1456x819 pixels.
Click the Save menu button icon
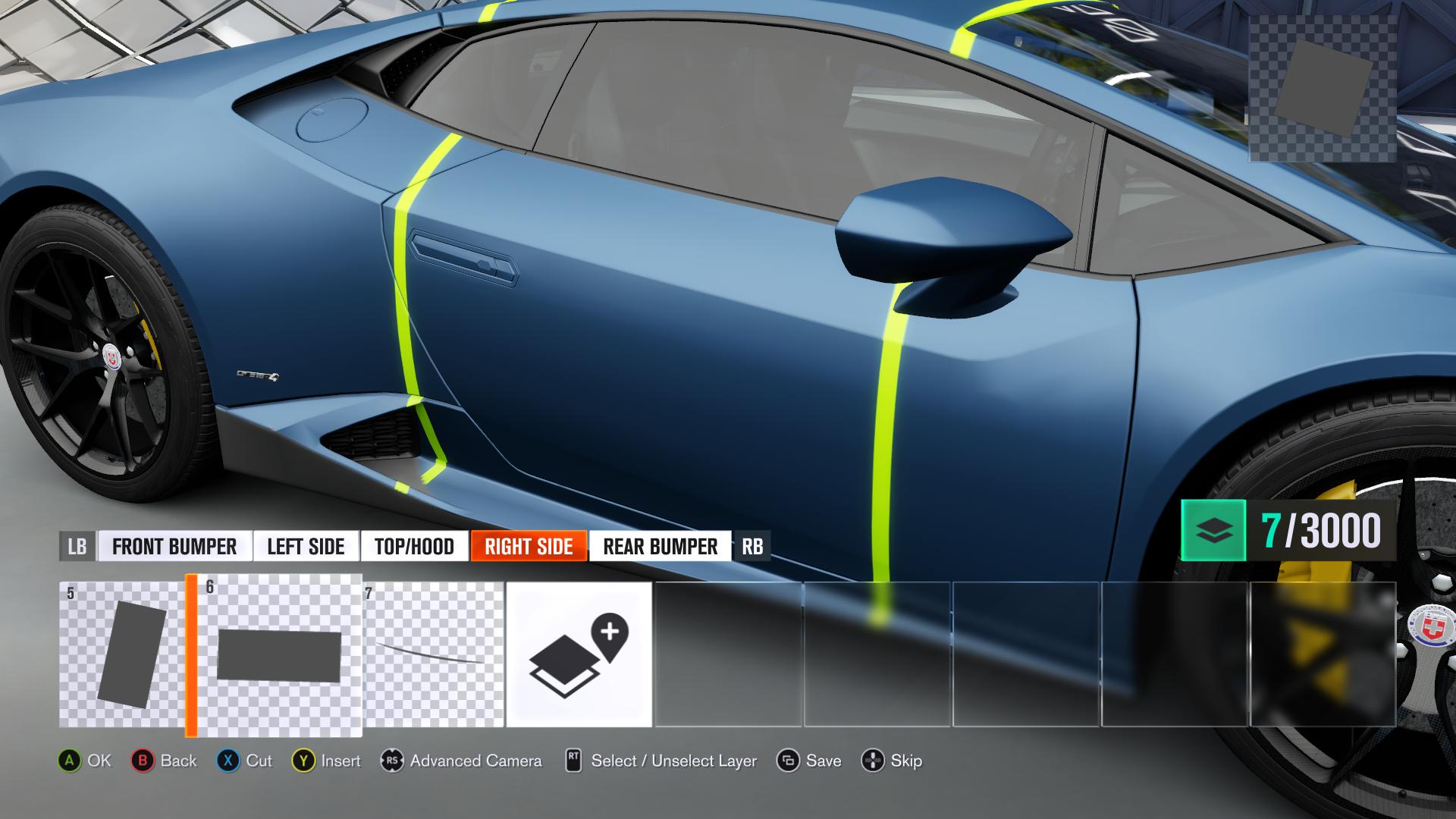tap(787, 761)
